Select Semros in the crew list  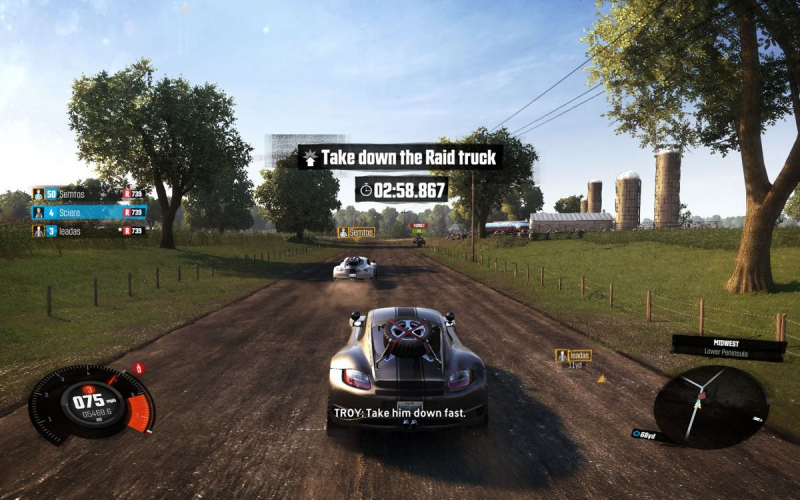click(x=88, y=194)
